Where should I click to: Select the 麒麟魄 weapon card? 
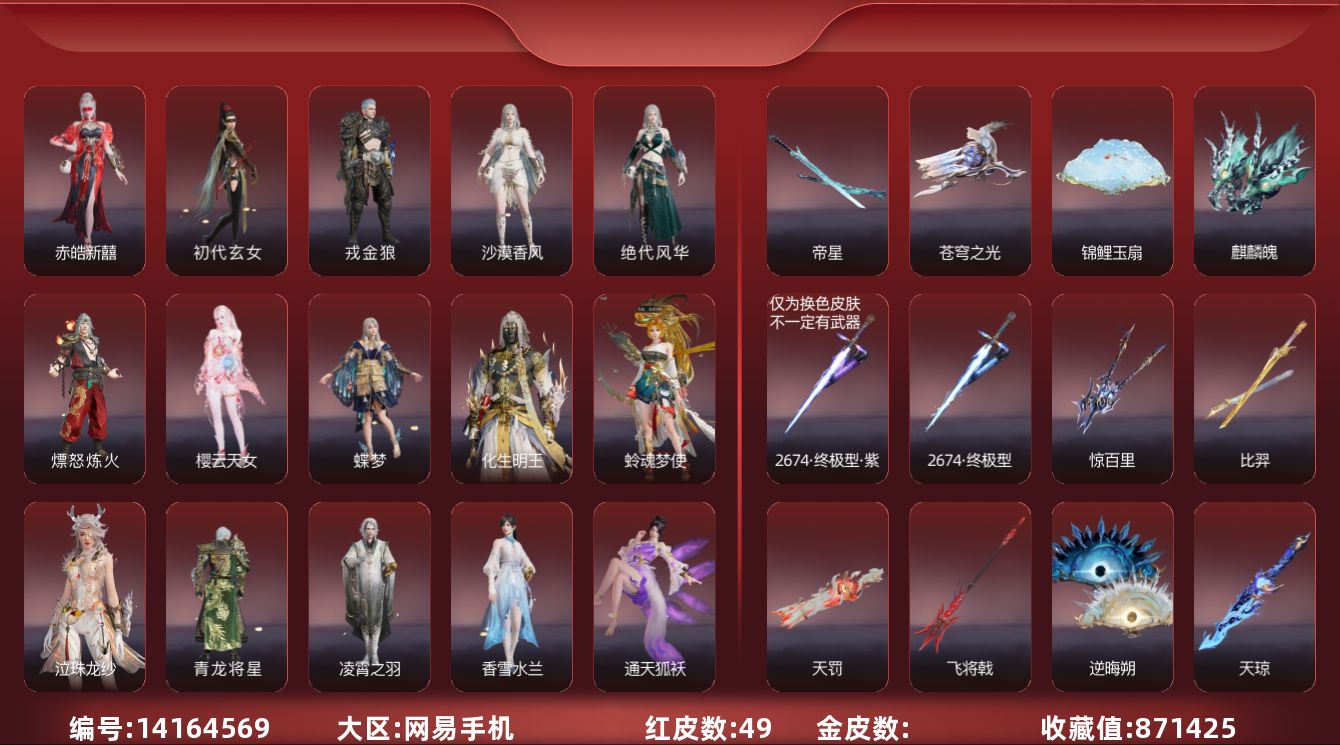coord(1254,180)
